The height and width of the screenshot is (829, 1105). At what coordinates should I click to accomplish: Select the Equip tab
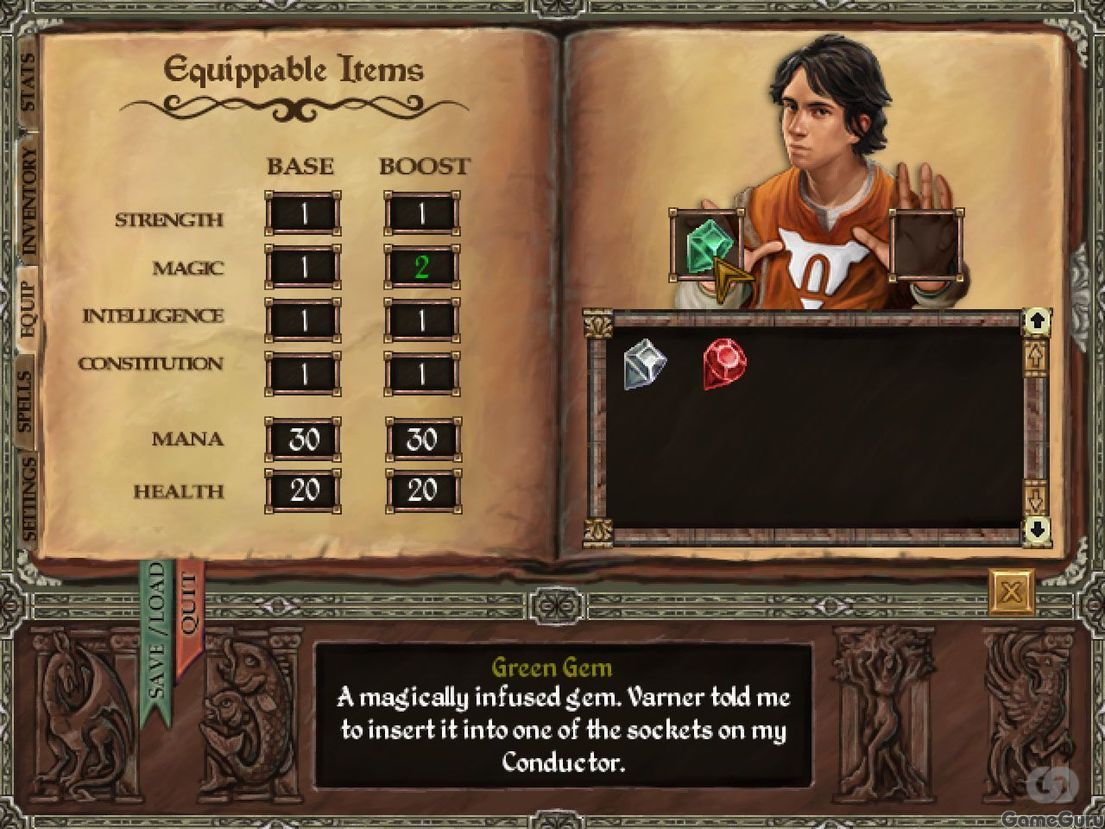(25, 308)
